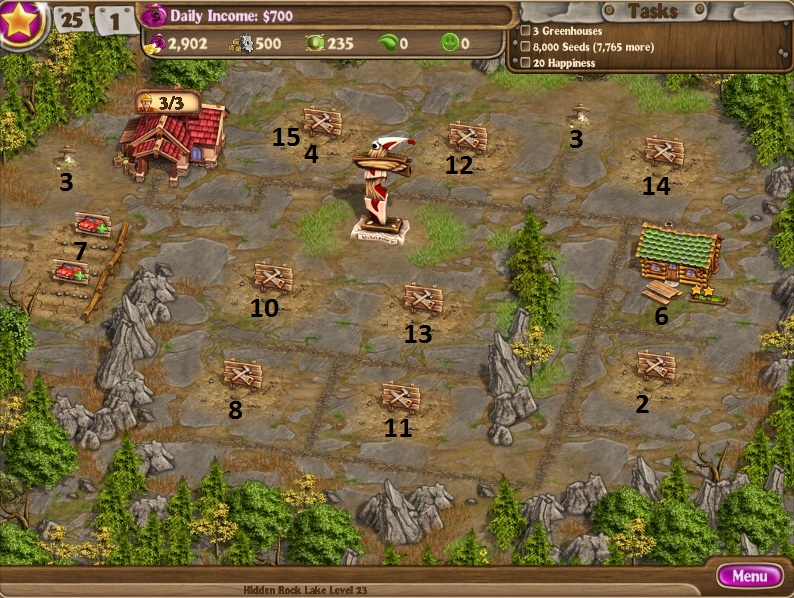Screen dimensions: 794x598
Task: Open the Tasks objectives panel
Action: point(652,12)
